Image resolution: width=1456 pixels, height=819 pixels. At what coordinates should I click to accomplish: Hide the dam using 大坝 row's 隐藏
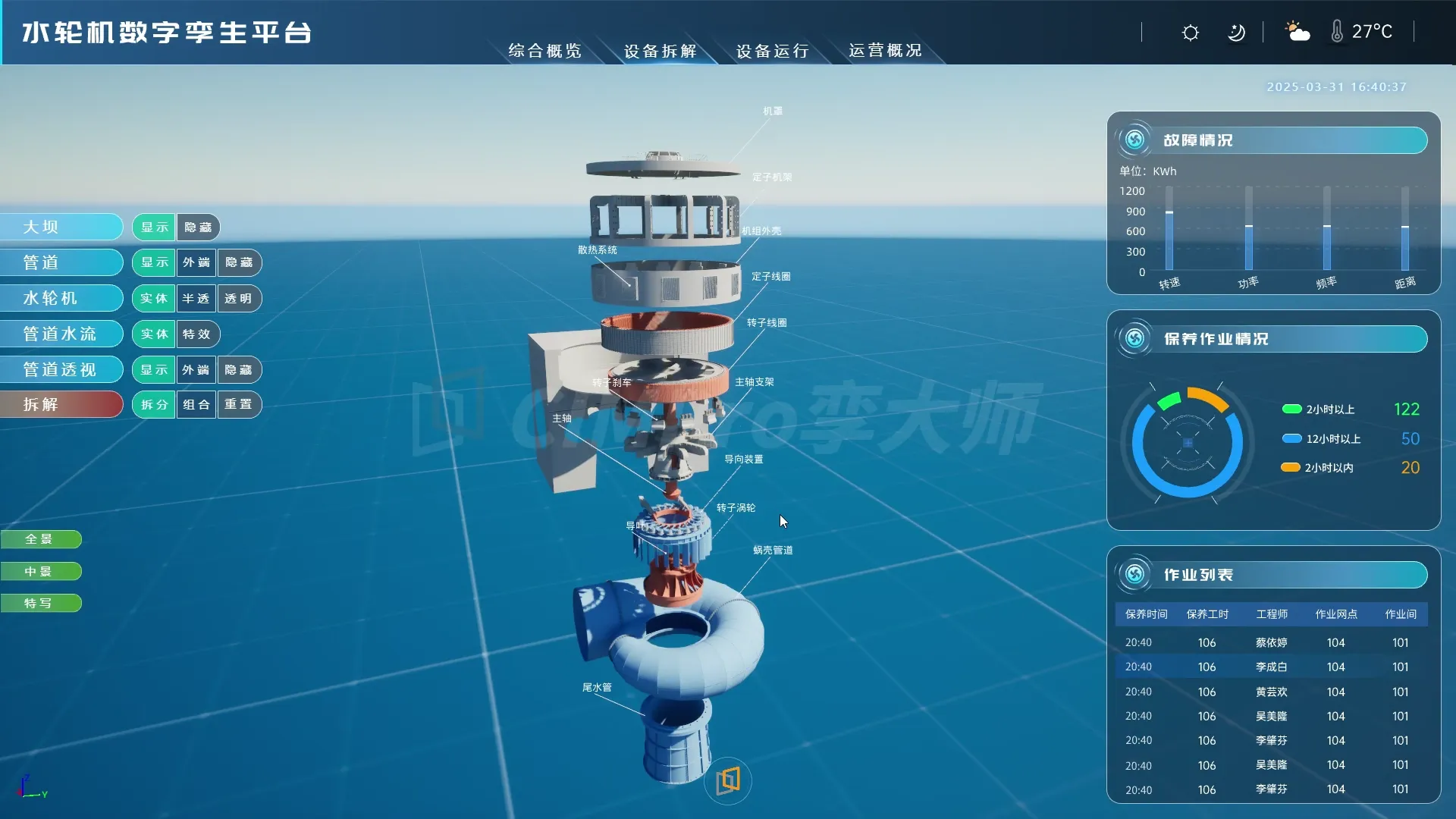coord(199,227)
